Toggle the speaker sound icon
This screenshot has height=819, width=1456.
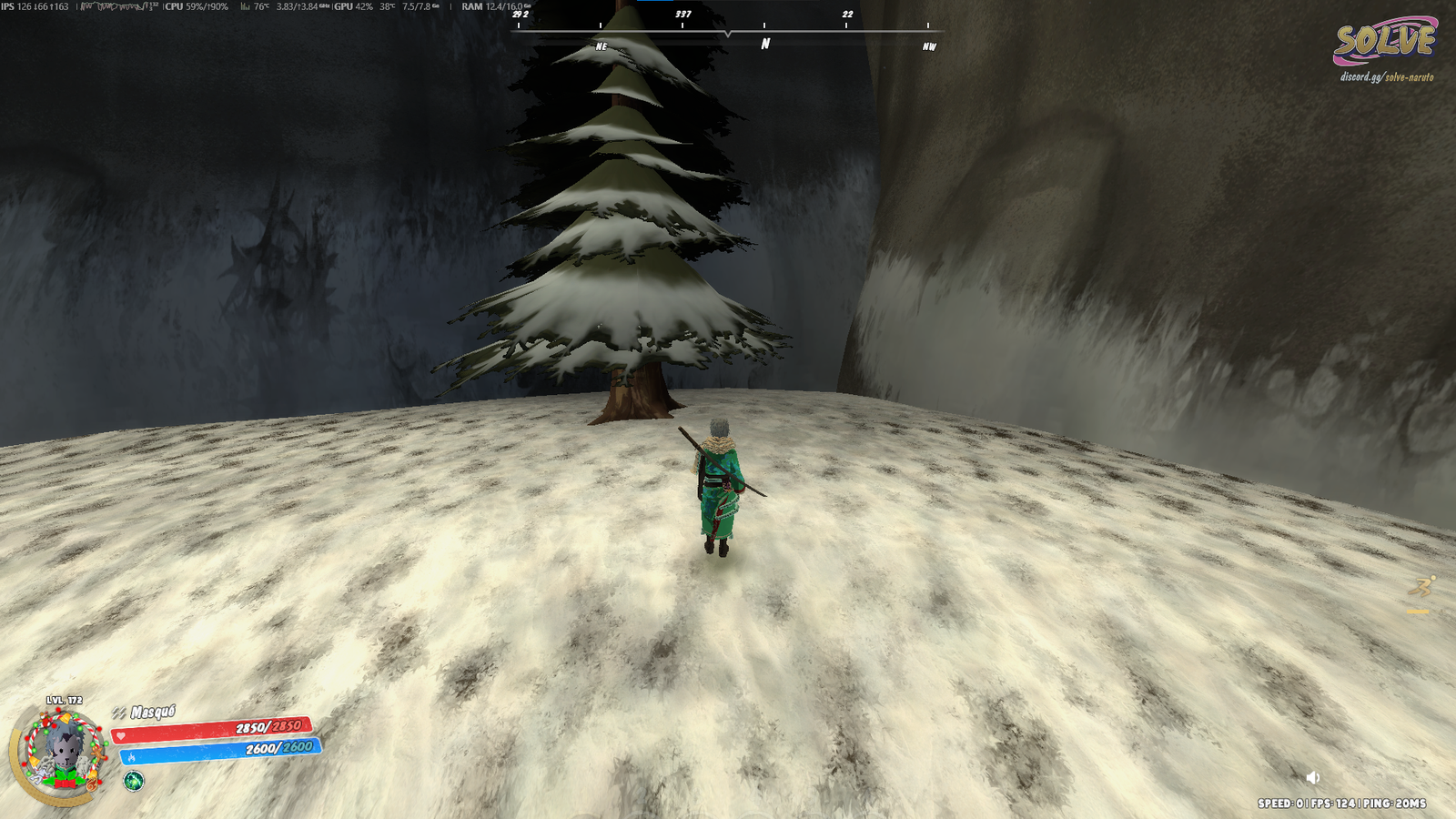(1312, 777)
